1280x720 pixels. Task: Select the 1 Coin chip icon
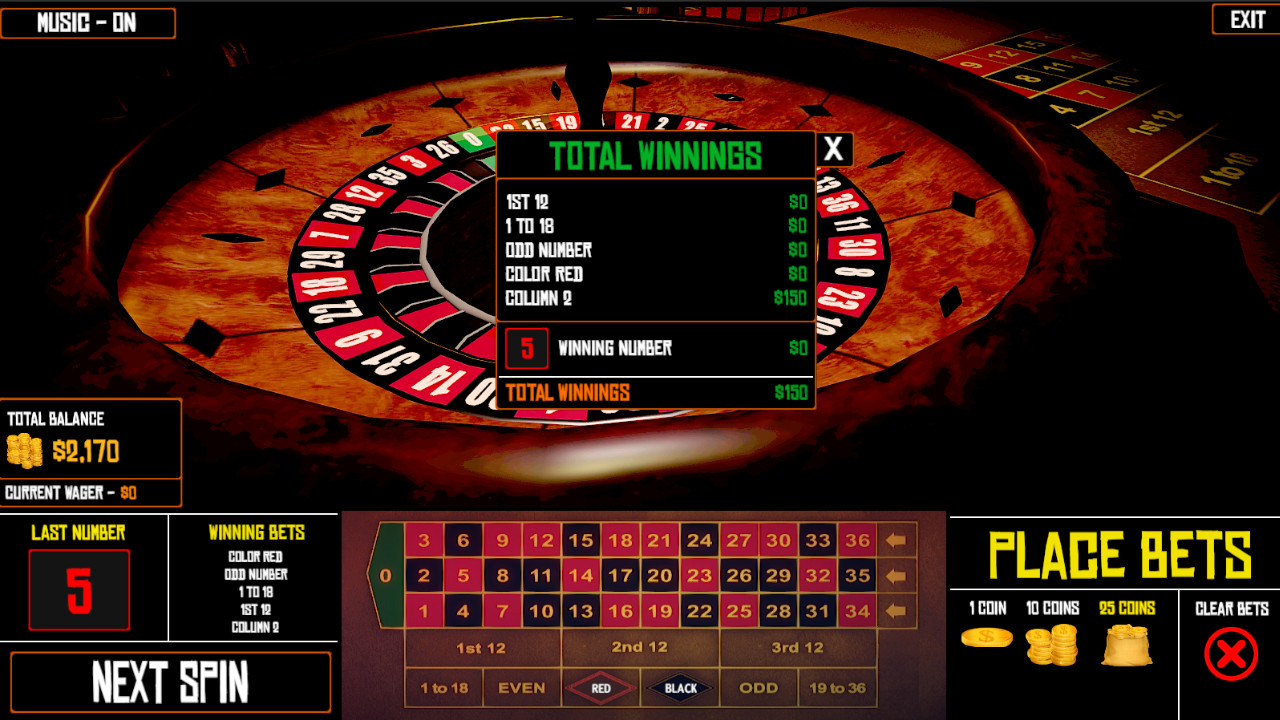[x=986, y=634]
